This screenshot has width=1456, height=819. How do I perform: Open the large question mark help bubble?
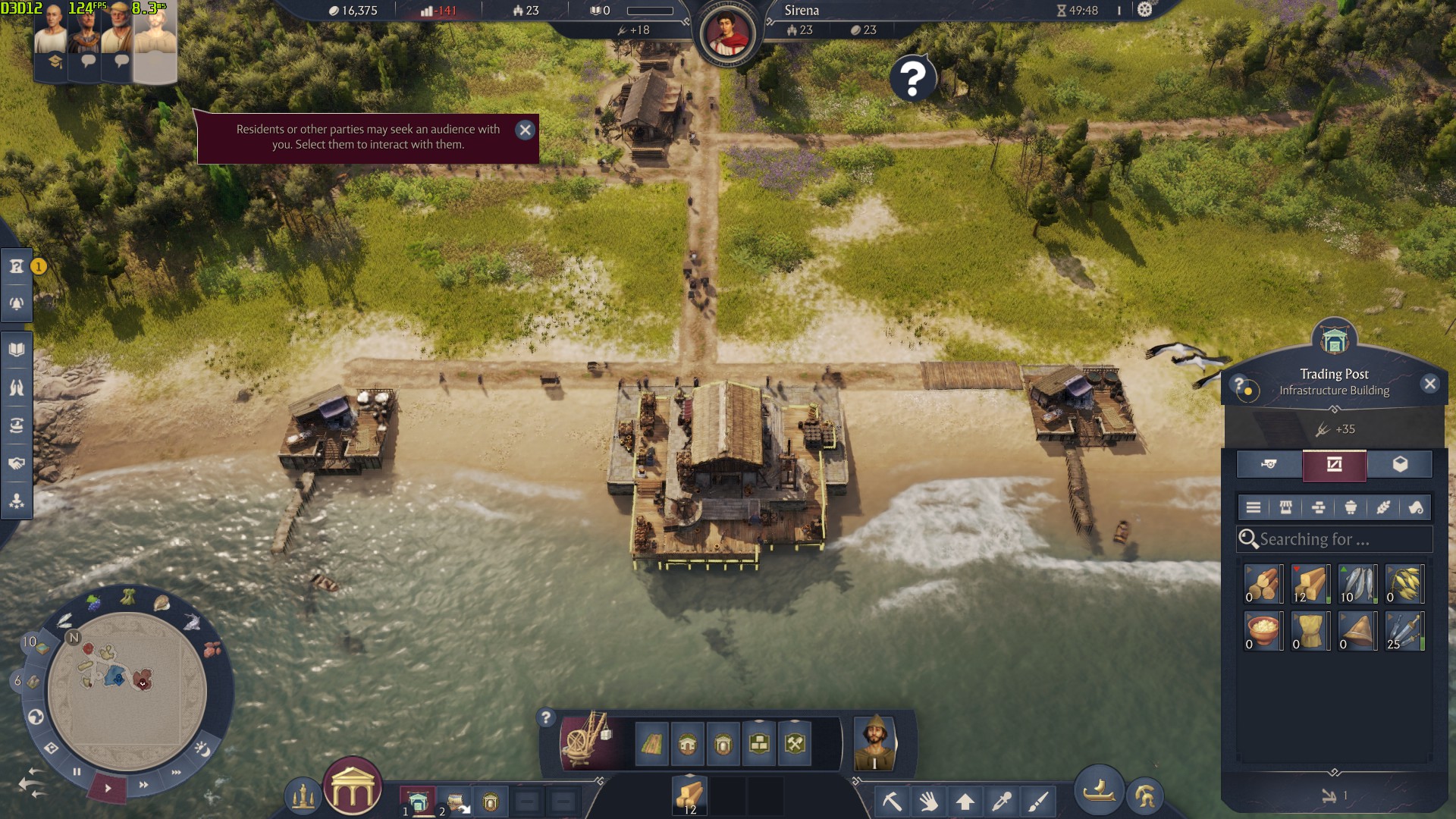913,77
